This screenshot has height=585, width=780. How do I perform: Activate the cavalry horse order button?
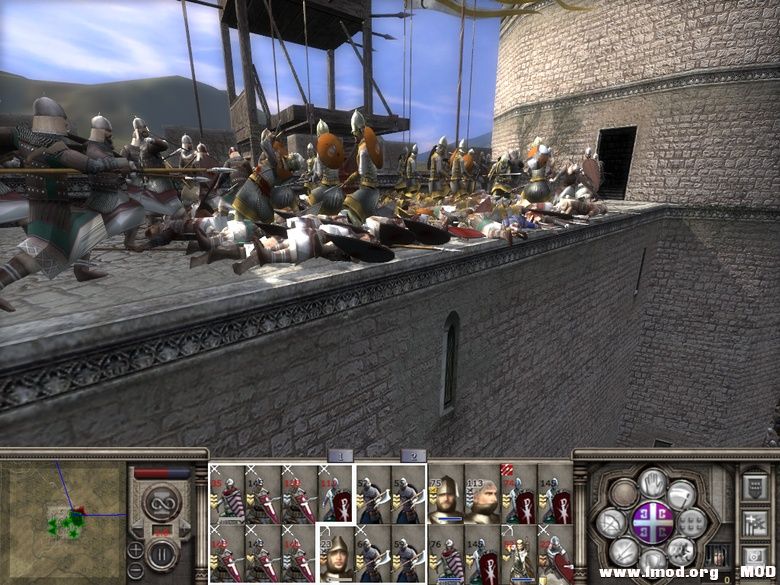pos(681,549)
